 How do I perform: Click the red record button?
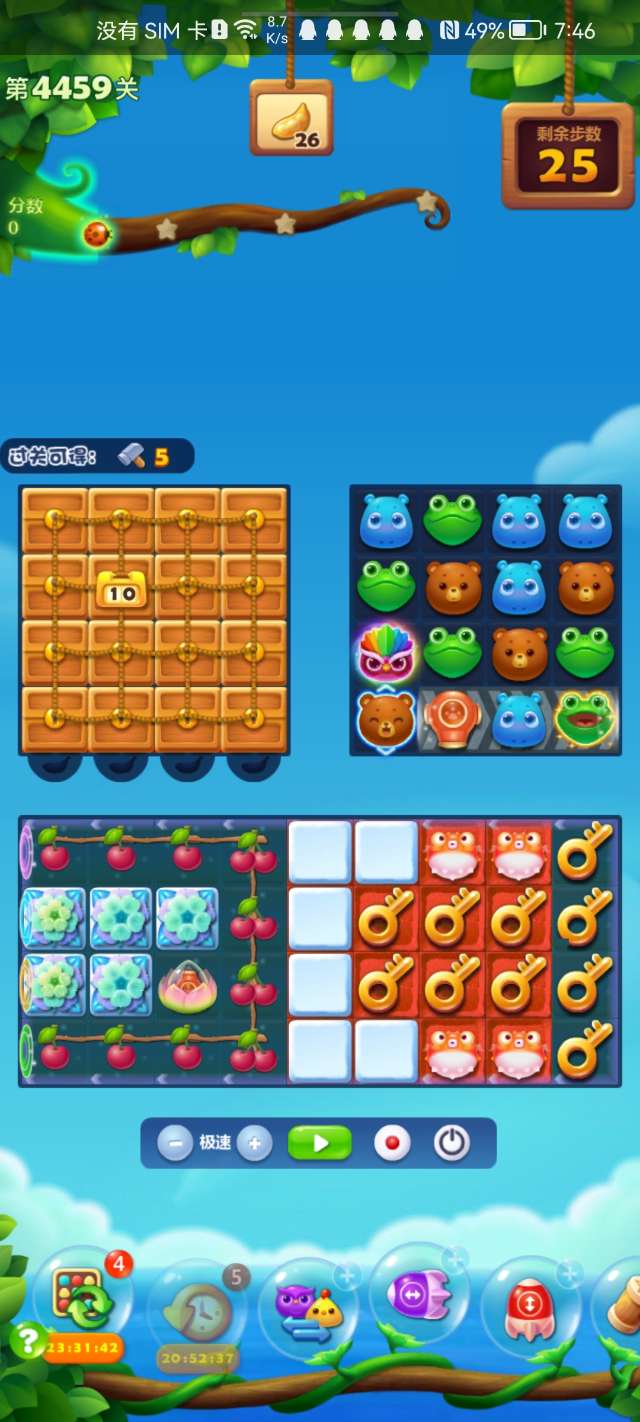(392, 1143)
